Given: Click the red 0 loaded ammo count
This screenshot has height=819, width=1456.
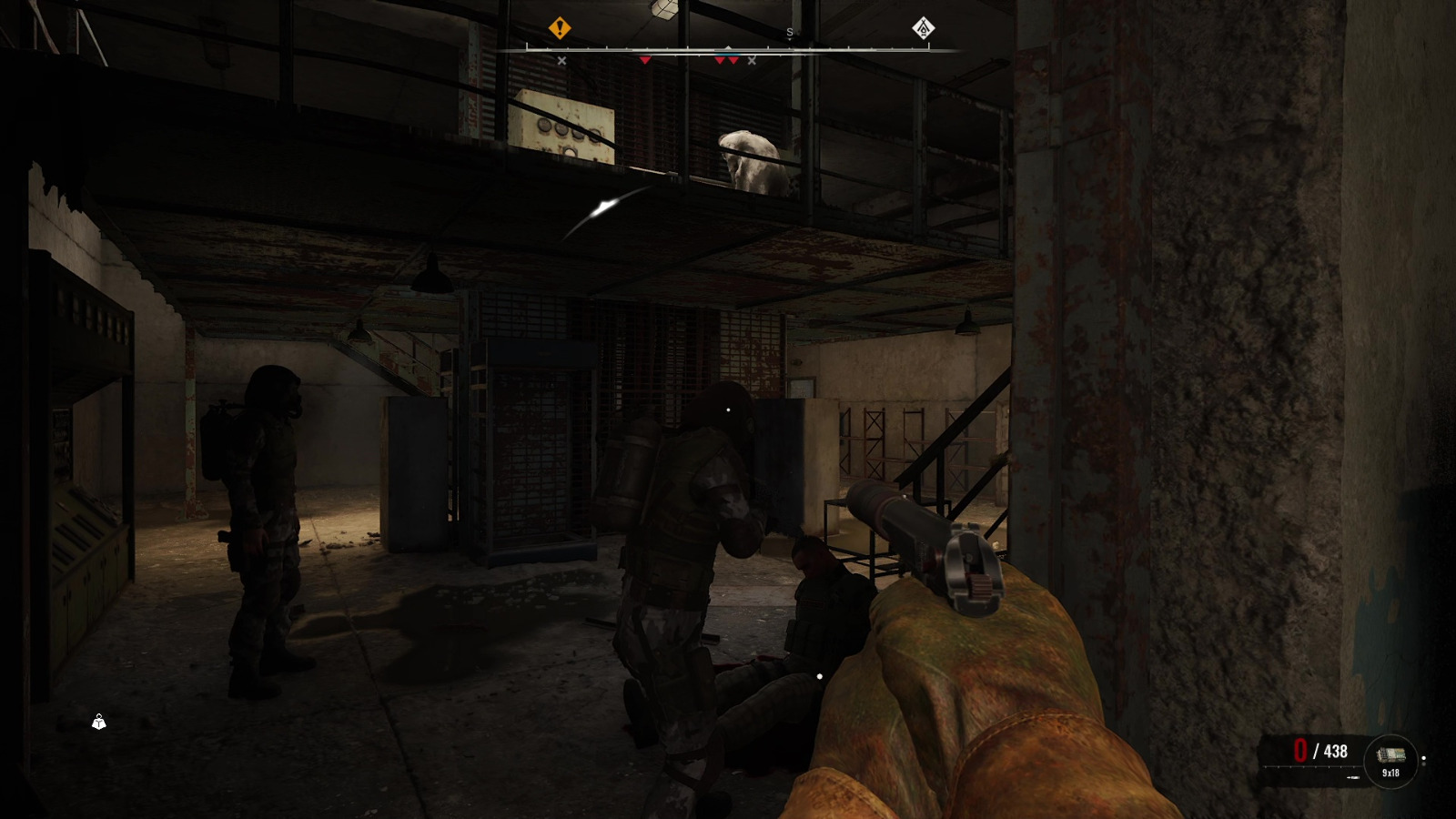Looking at the screenshot, I should tap(1299, 751).
